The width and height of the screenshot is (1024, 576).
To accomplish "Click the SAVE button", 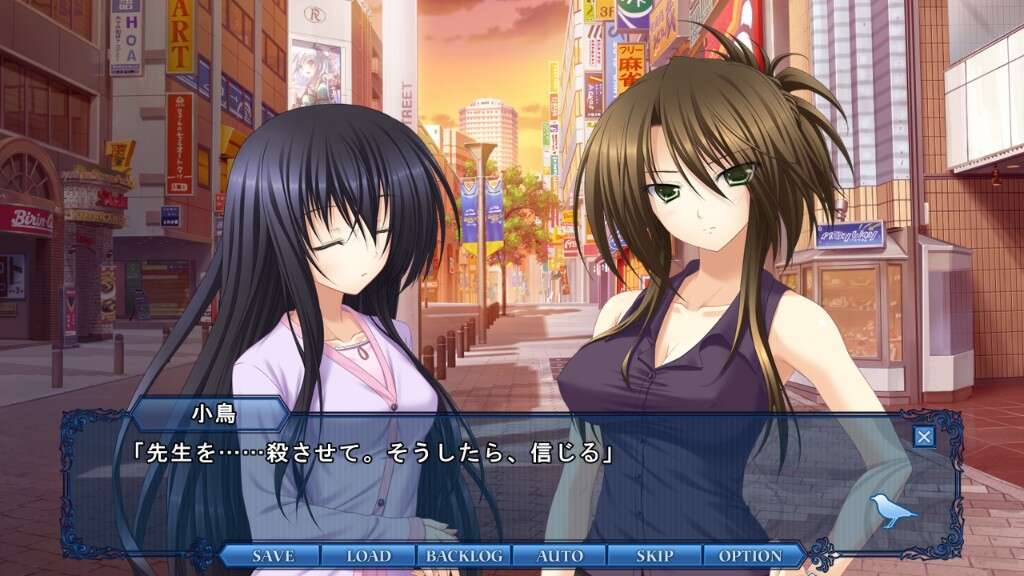I will click(272, 555).
